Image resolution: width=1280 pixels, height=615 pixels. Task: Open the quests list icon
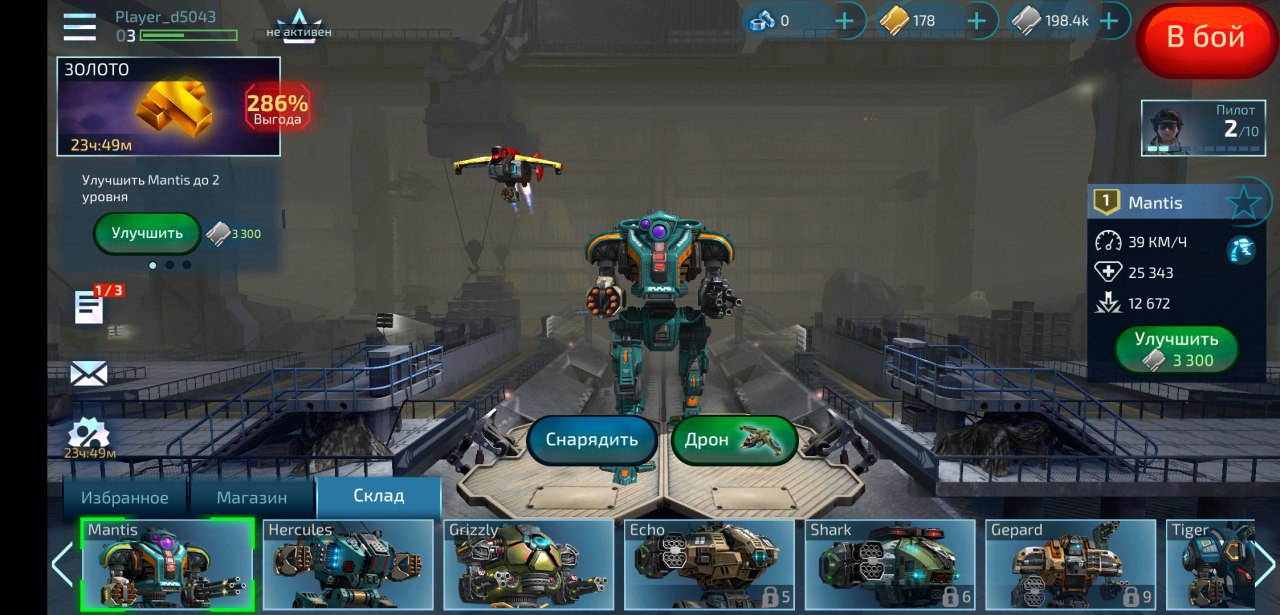point(90,308)
